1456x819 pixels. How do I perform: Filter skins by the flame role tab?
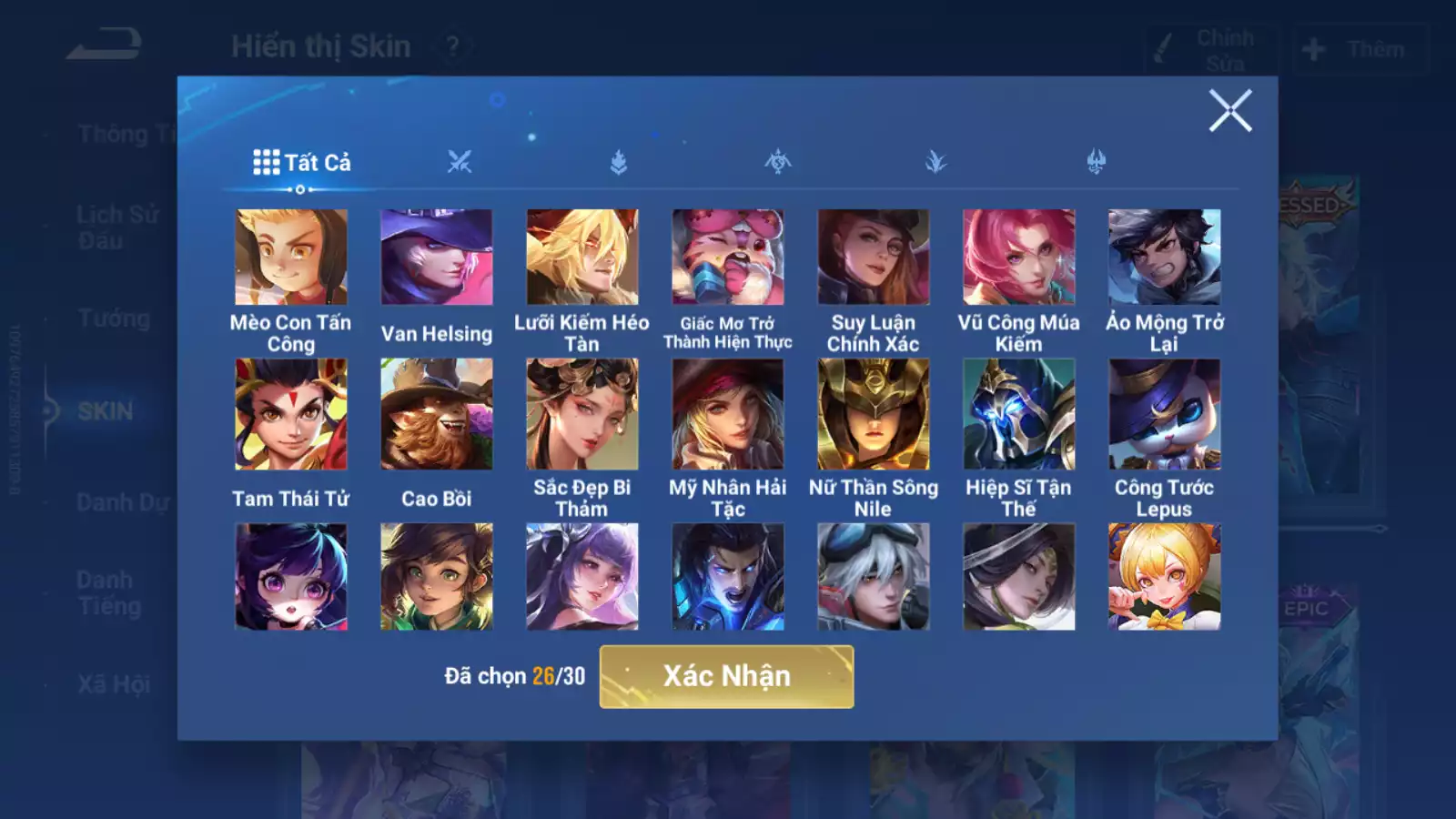[619, 162]
